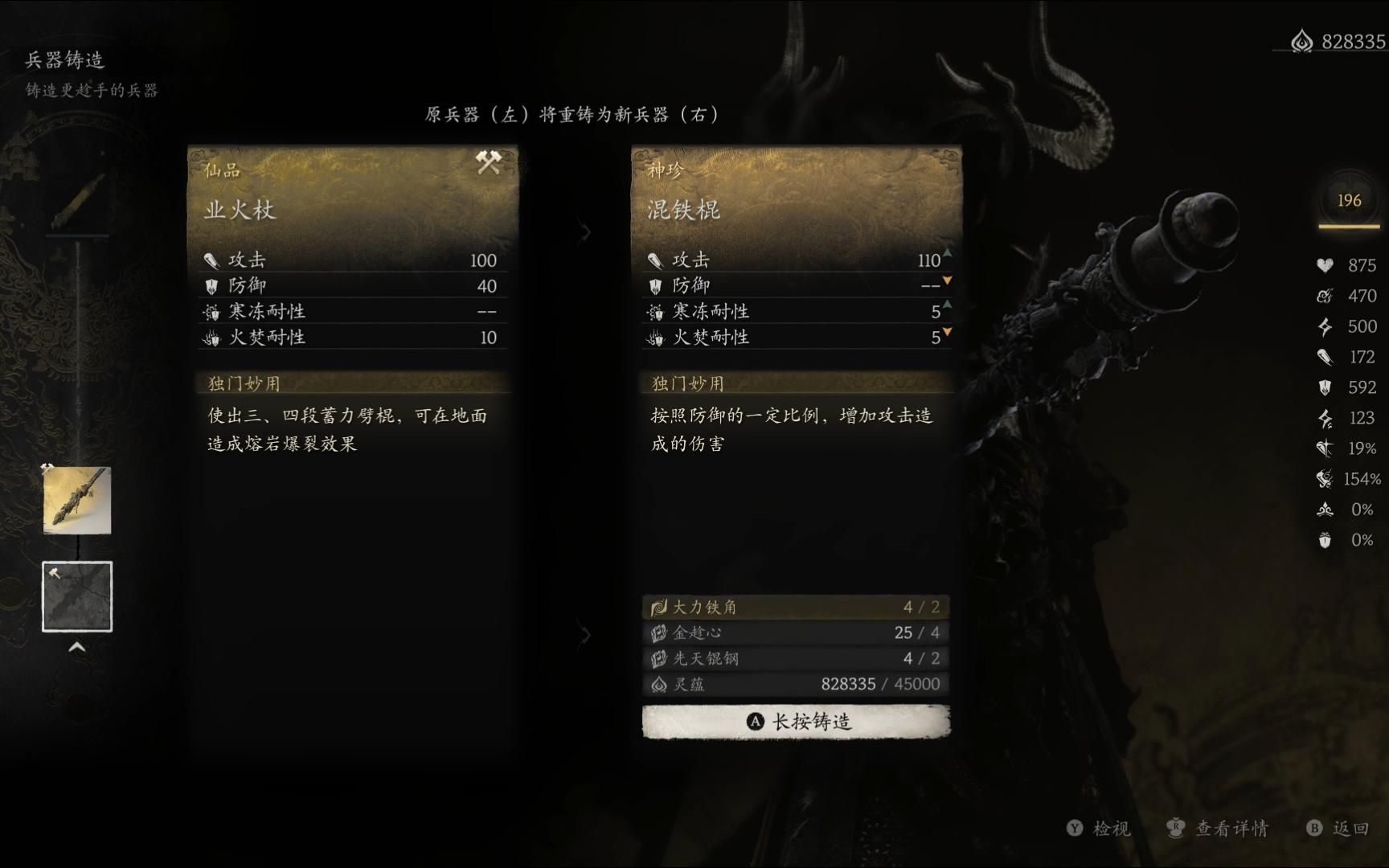Image resolution: width=1389 pixels, height=868 pixels.
Task: Go back with 返回
Action: pyautogui.click(x=1338, y=829)
